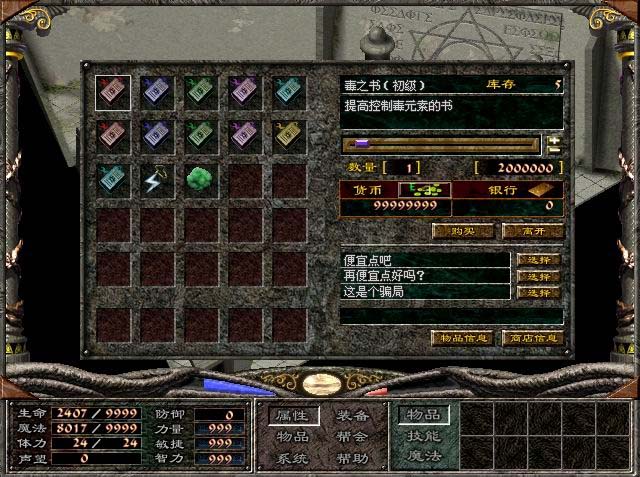Image resolution: width=640 pixels, height=477 pixels.
Task: Open the 装备 equipment panel
Action: 352,415
